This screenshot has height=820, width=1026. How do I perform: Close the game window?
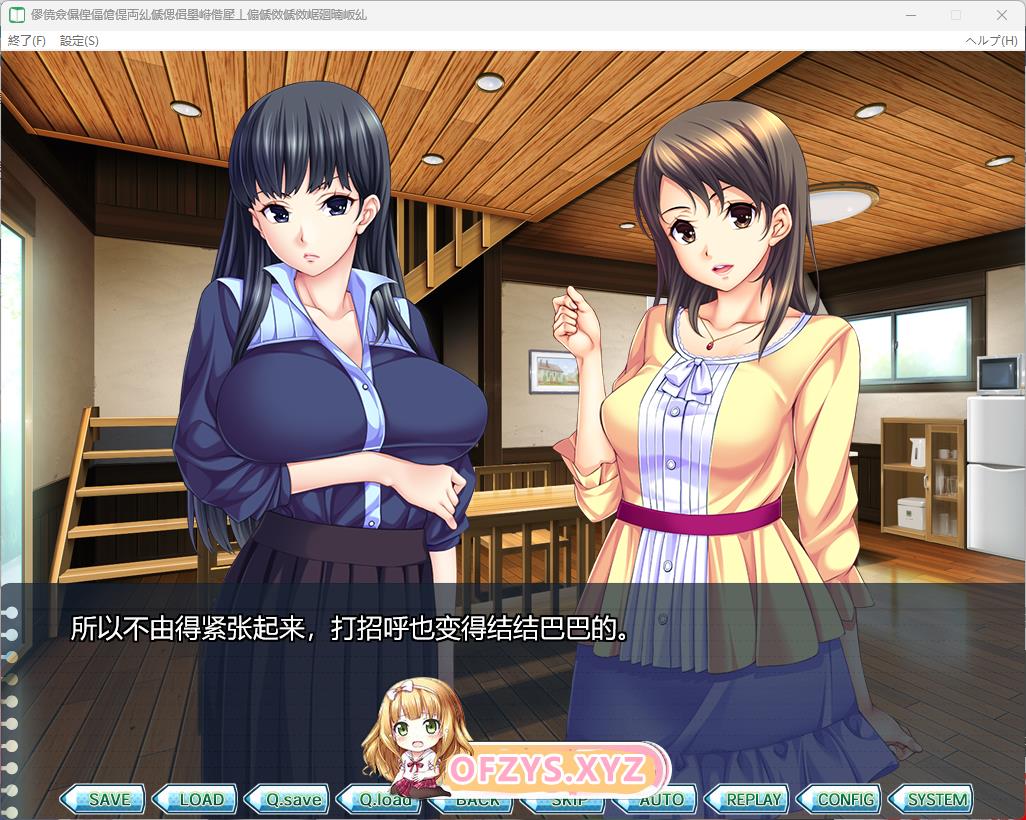point(1002,15)
